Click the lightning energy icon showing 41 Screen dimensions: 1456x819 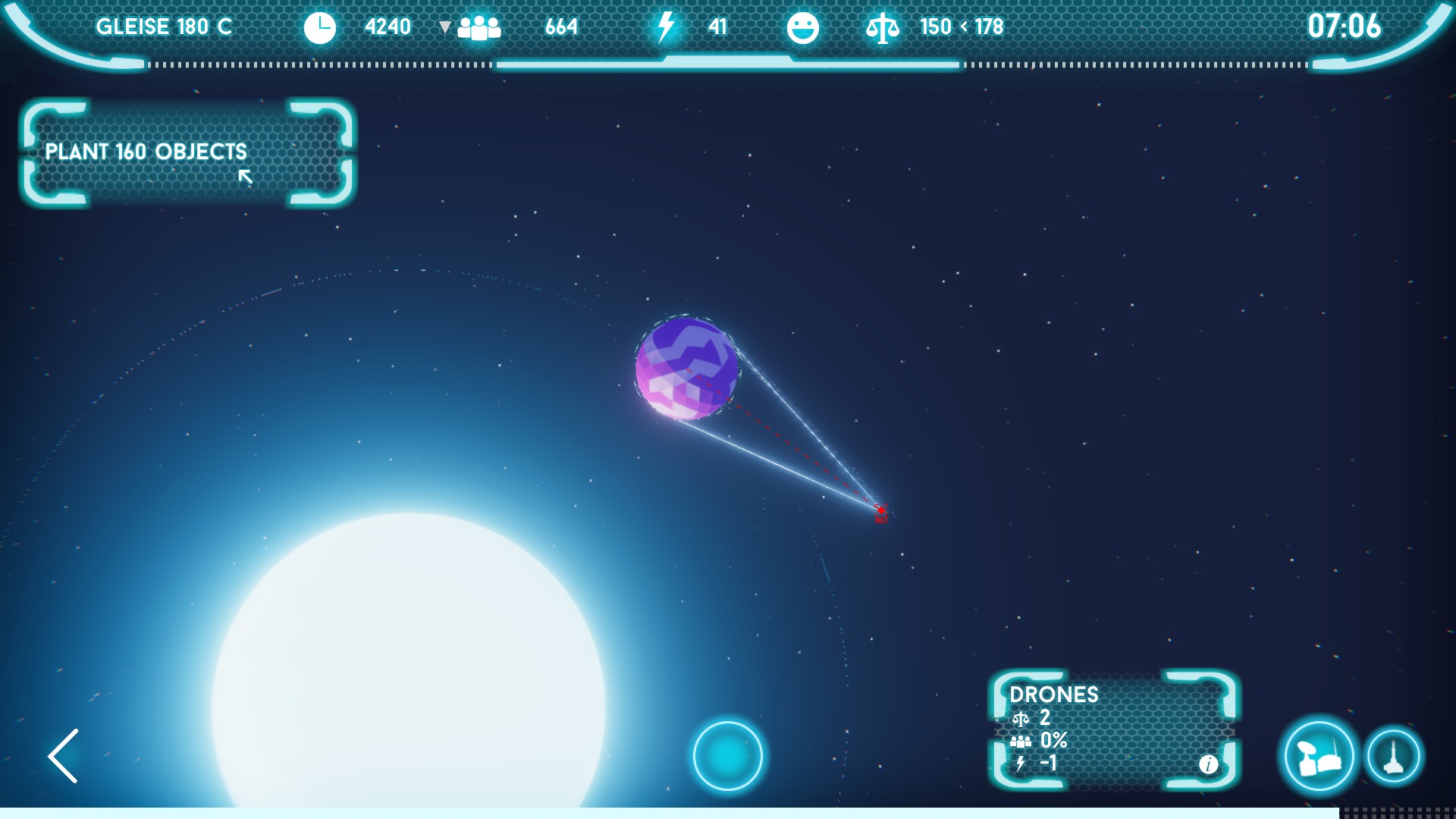click(664, 27)
